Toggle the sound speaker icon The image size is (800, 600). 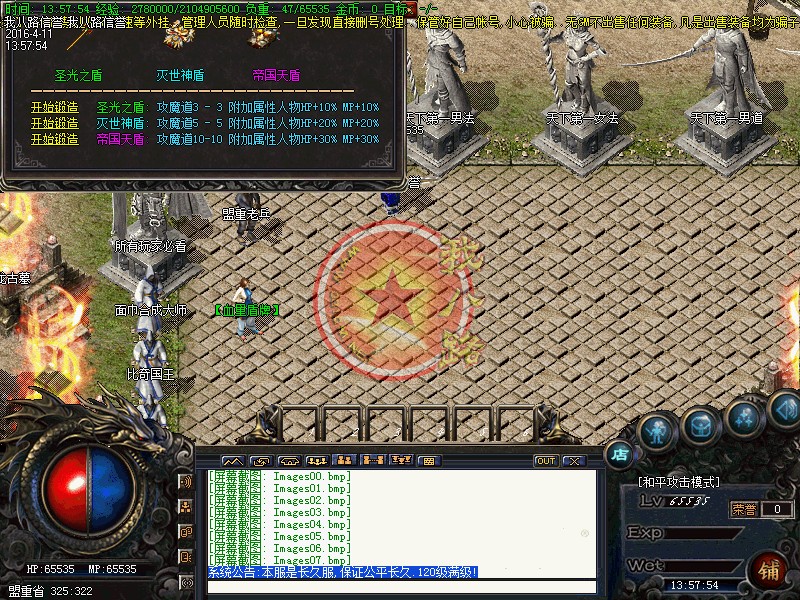click(x=785, y=407)
